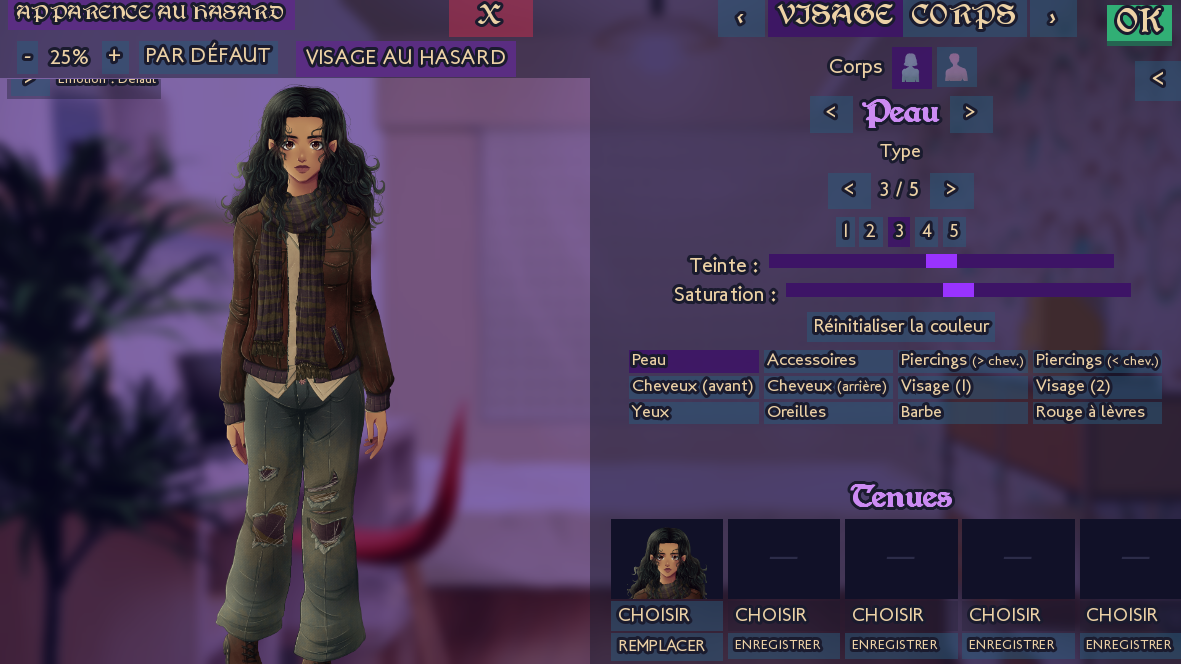Decrease zoom with the minus button
This screenshot has height=664, width=1181.
[28, 55]
